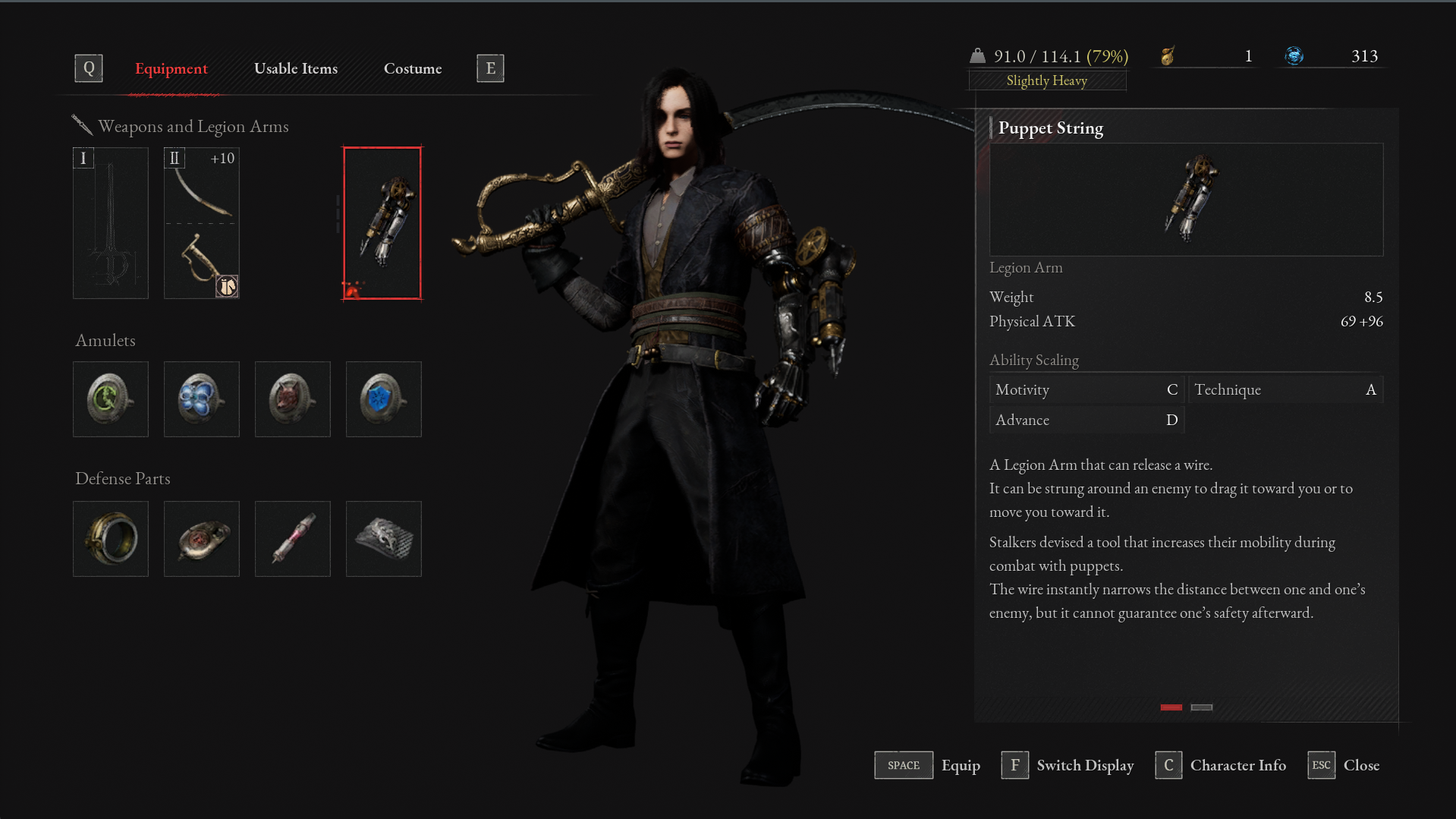Select the silver plated liner defense part
The height and width of the screenshot is (819, 1456).
tap(384, 539)
